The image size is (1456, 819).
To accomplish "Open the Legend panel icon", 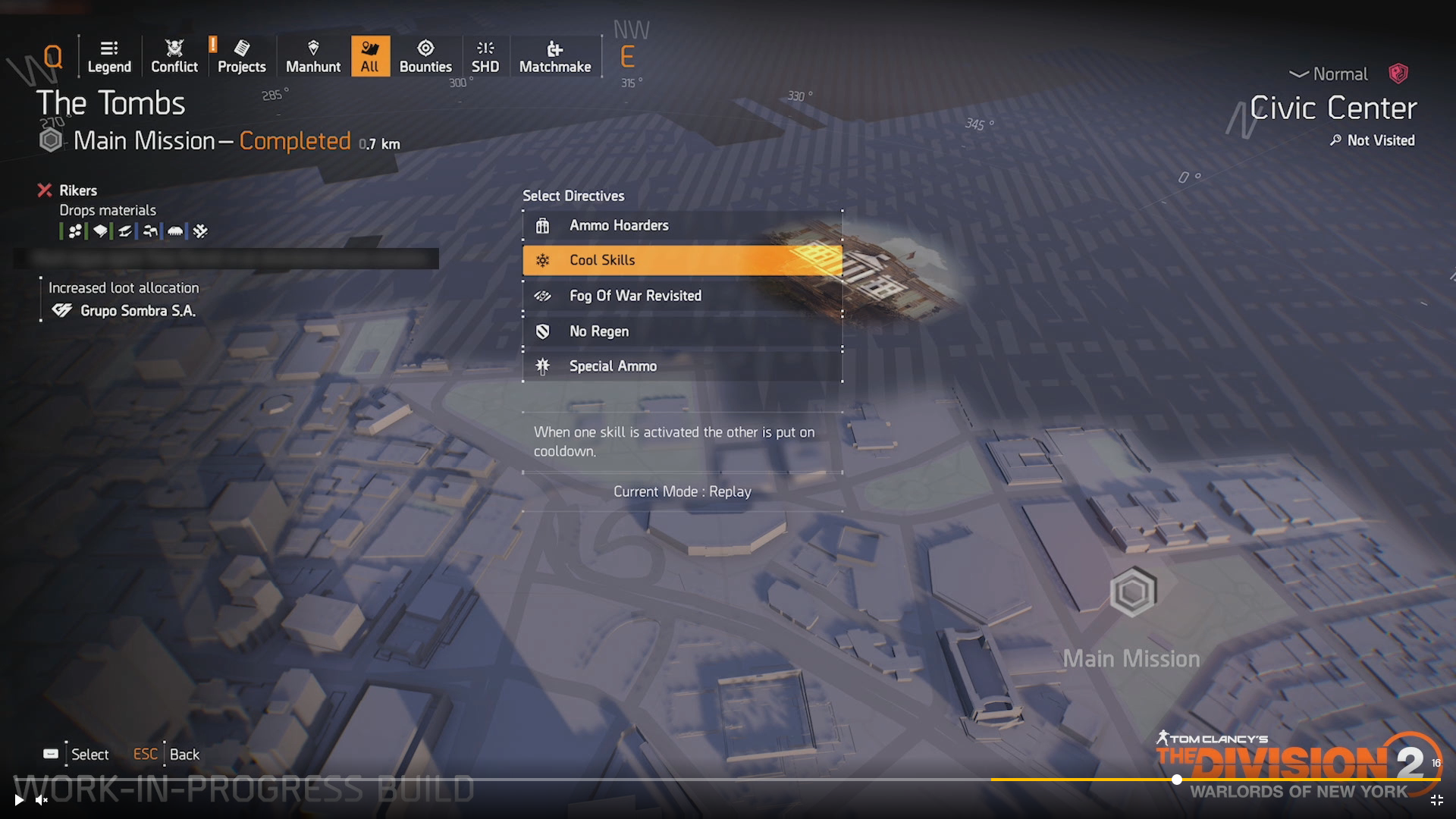I will click(x=109, y=47).
